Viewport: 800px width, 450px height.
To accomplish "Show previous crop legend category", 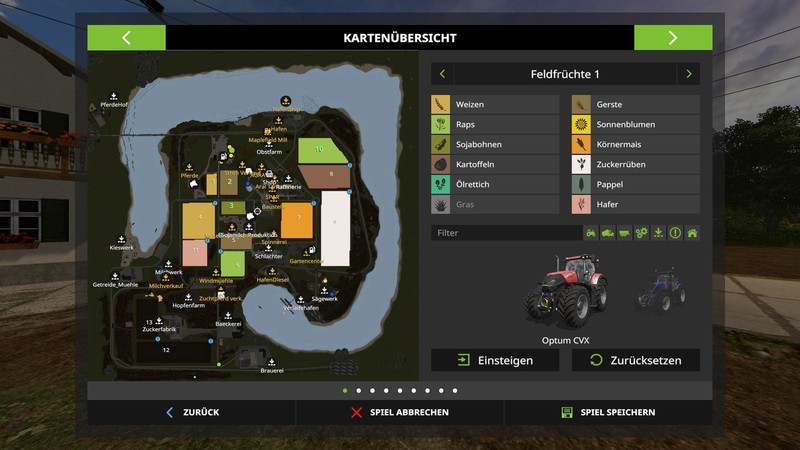I will [x=442, y=74].
